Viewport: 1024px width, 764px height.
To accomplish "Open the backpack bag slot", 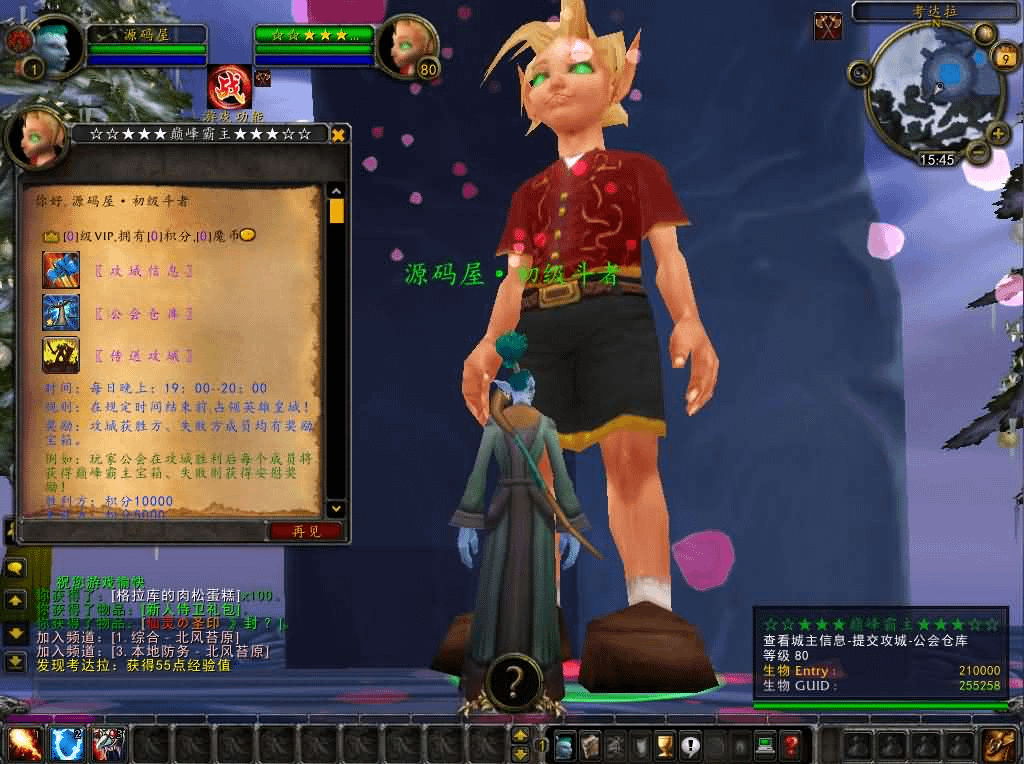I will point(998,745).
